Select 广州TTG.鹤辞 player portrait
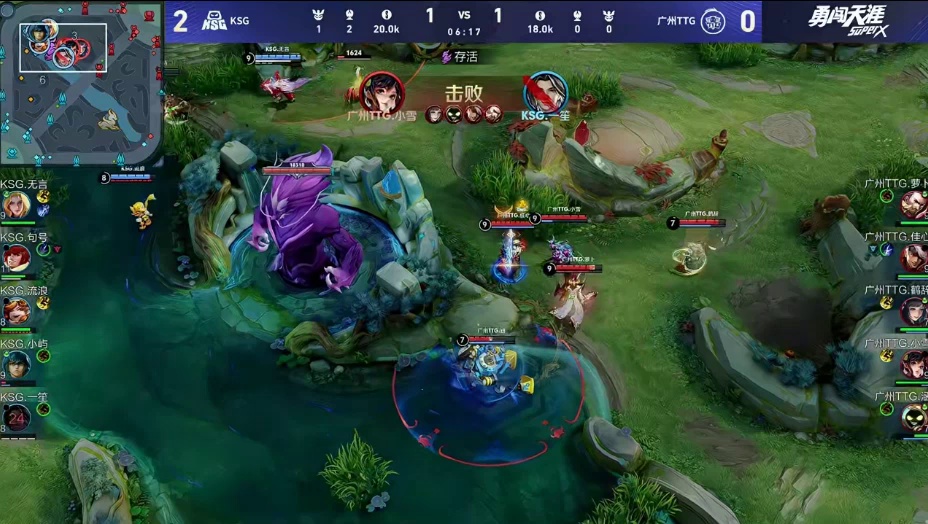 coord(912,312)
